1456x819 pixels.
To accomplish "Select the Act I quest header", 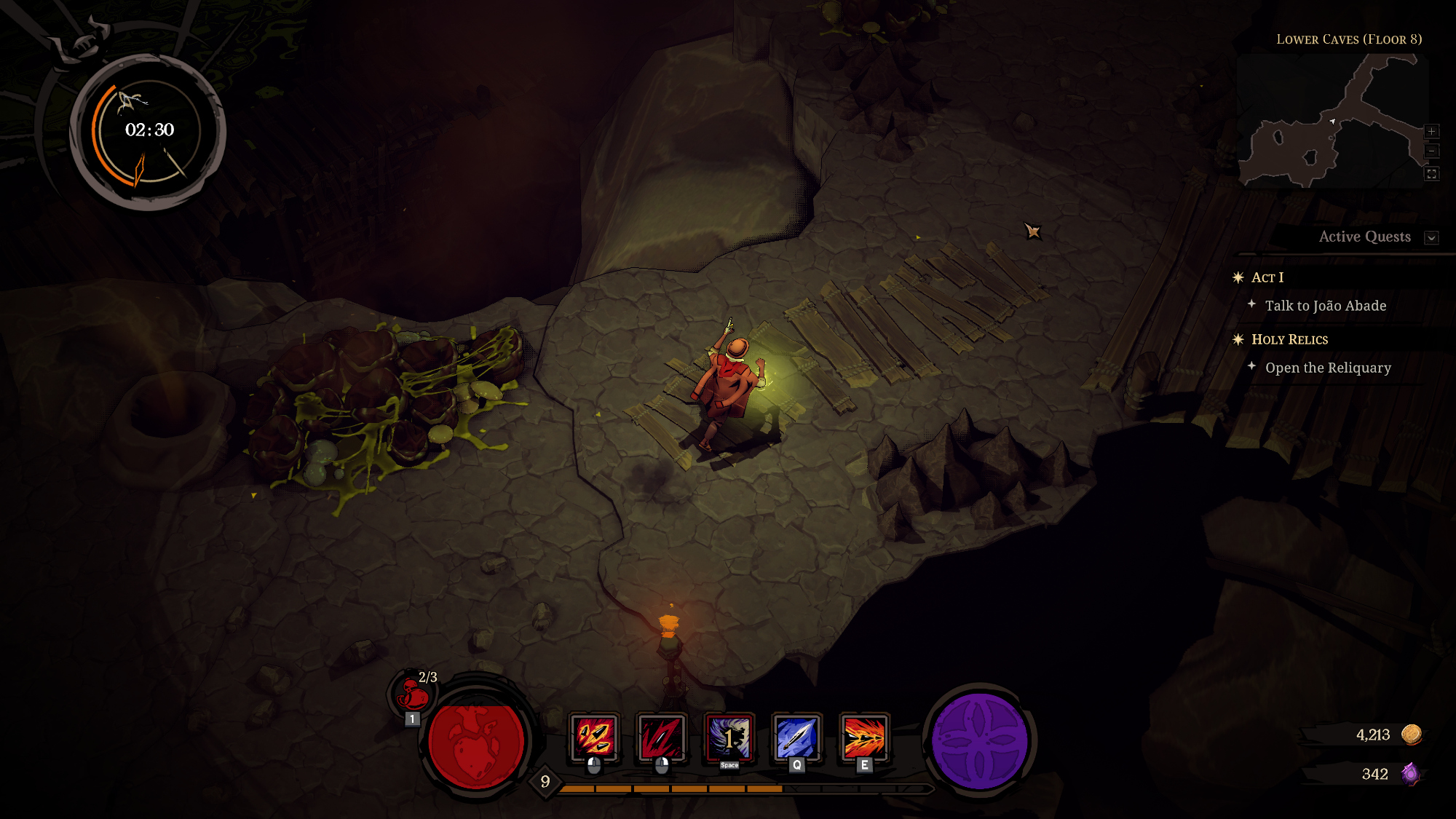I will [x=1267, y=277].
